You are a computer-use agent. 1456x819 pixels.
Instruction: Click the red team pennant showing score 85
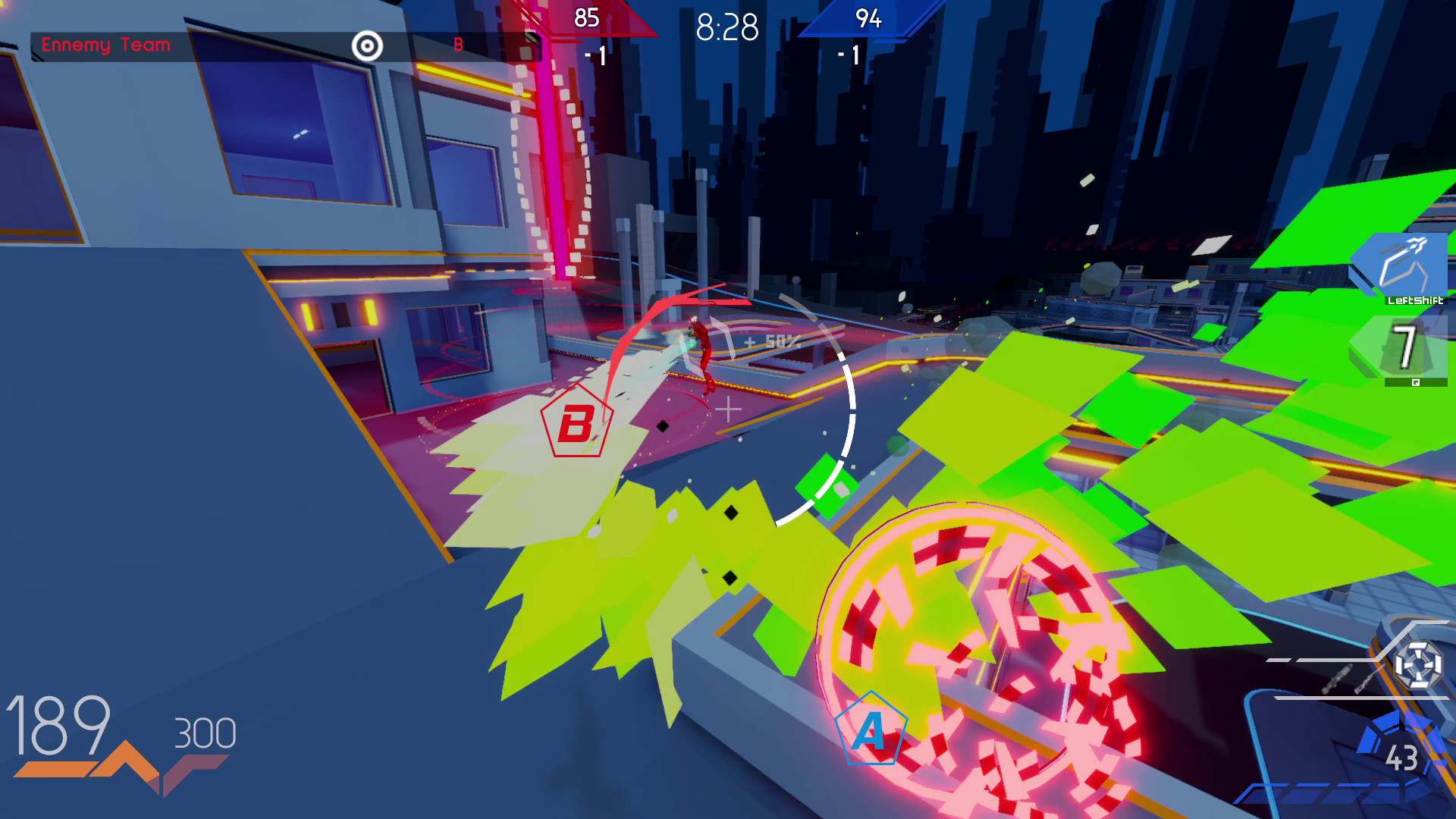tap(588, 17)
